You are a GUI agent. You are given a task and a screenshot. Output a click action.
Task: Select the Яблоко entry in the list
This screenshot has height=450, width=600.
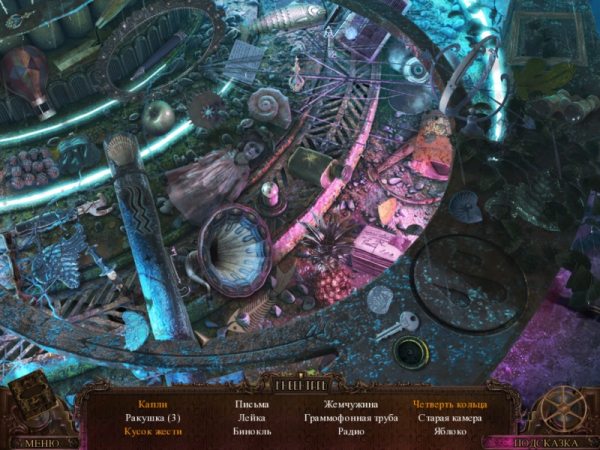[449, 432]
